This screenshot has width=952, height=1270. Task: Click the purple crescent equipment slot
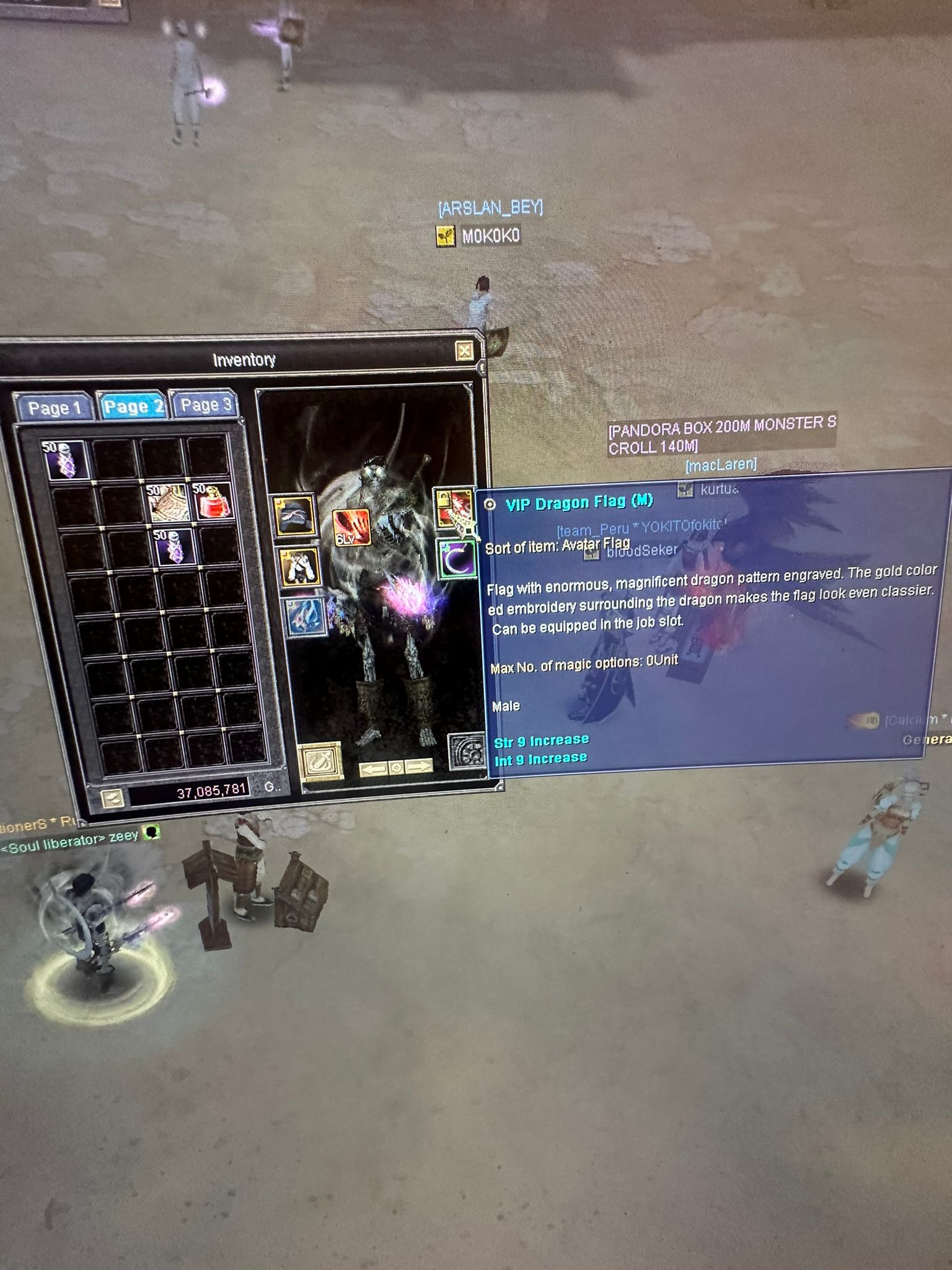pyautogui.click(x=457, y=559)
